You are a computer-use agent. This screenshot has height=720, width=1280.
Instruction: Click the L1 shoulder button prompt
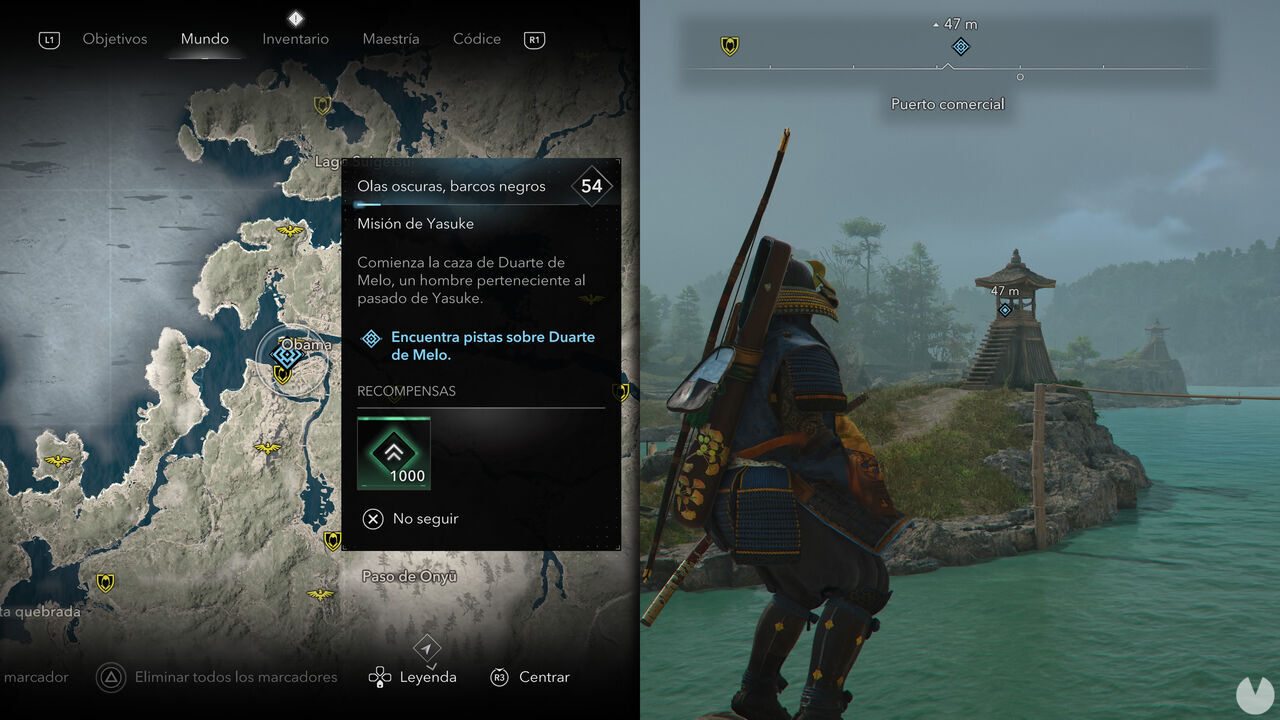(x=48, y=39)
